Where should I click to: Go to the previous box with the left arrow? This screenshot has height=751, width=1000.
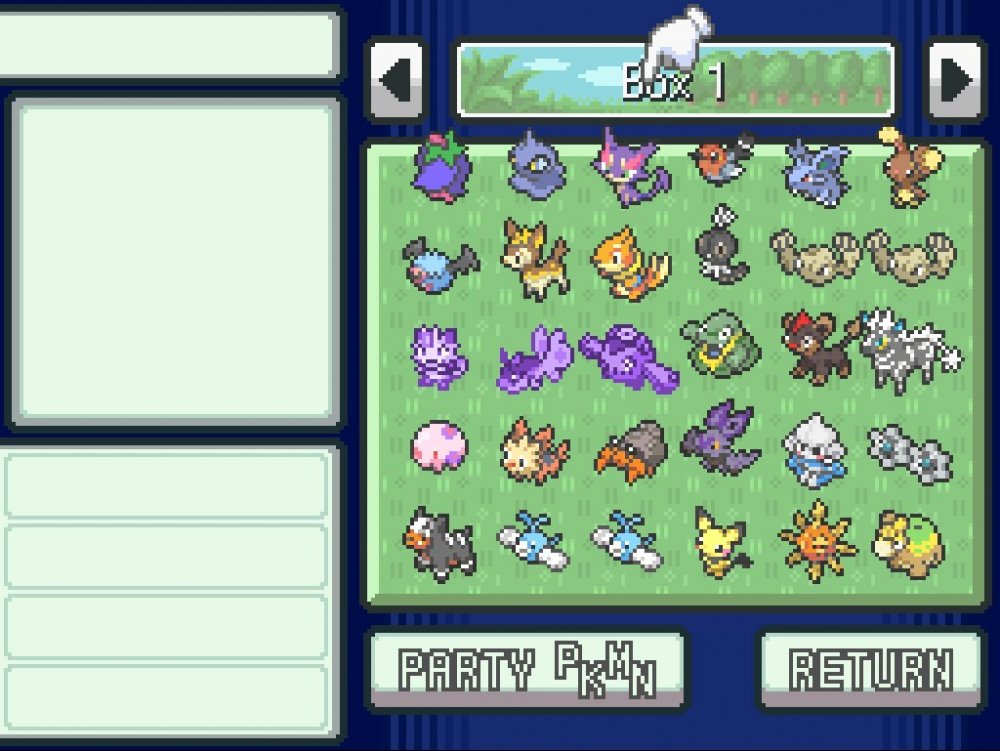[x=397, y=80]
